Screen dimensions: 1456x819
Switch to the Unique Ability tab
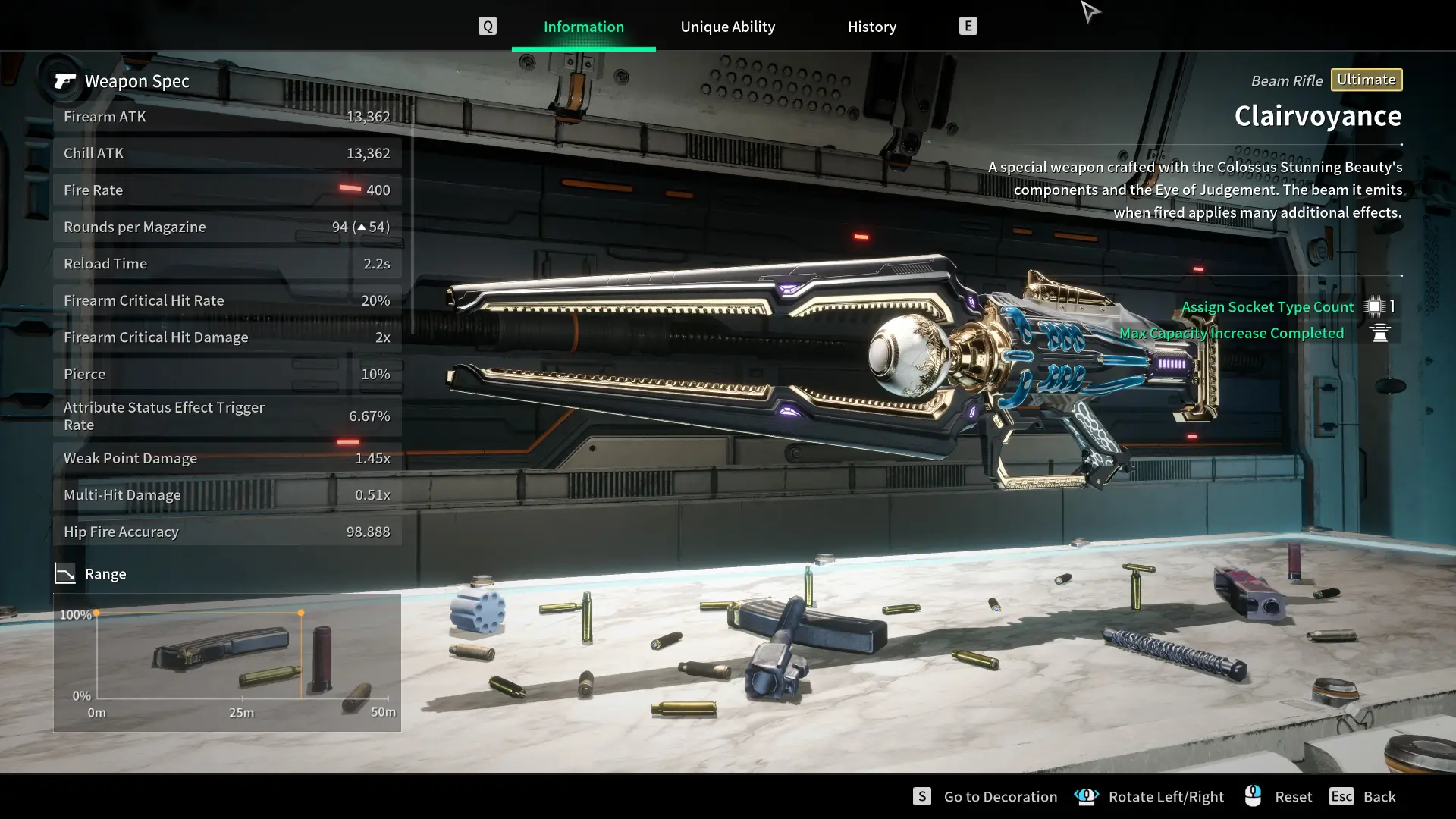pyautogui.click(x=727, y=26)
